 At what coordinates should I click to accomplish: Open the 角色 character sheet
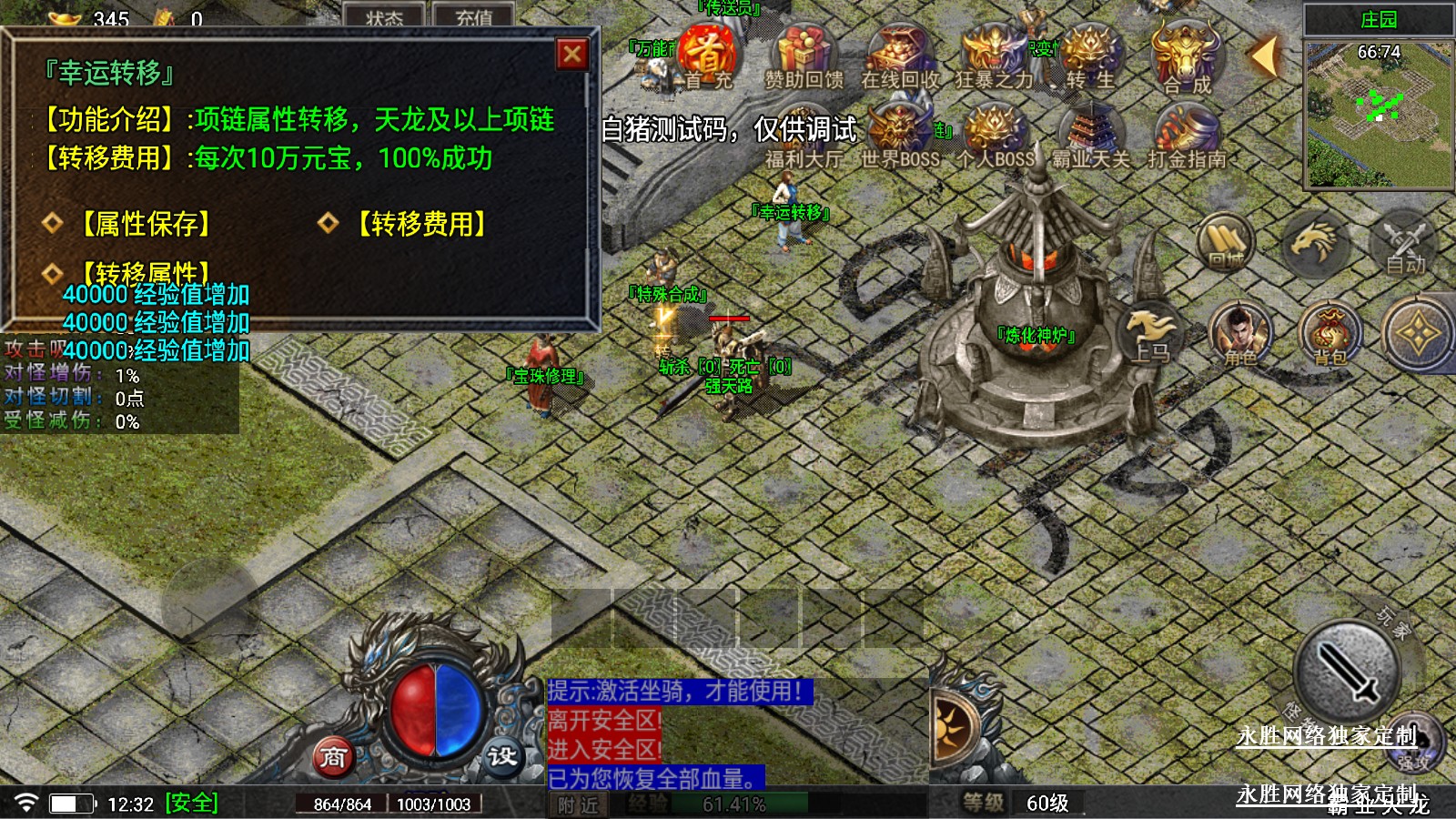1239,333
